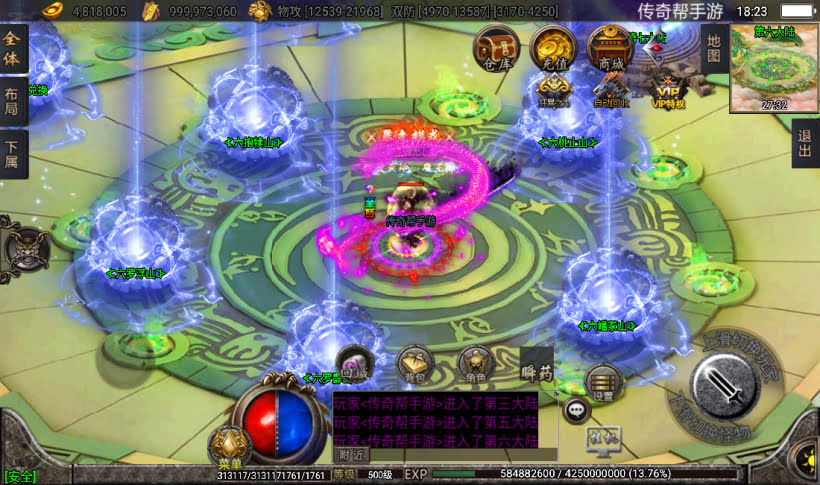Open the 菜单 main menu button
This screenshot has height=485, width=820.
(x=229, y=447)
